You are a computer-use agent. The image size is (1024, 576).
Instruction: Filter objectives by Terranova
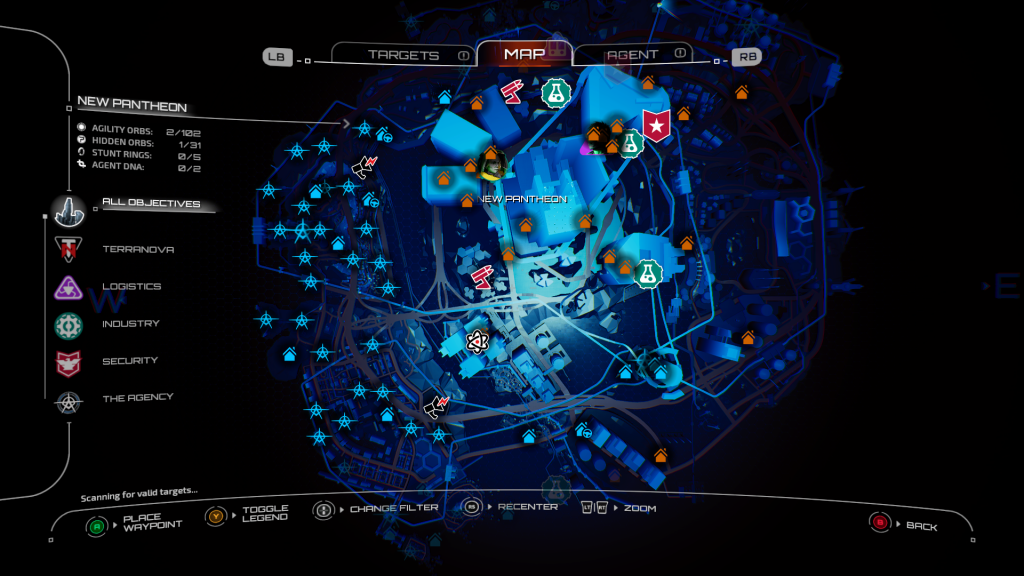click(138, 249)
